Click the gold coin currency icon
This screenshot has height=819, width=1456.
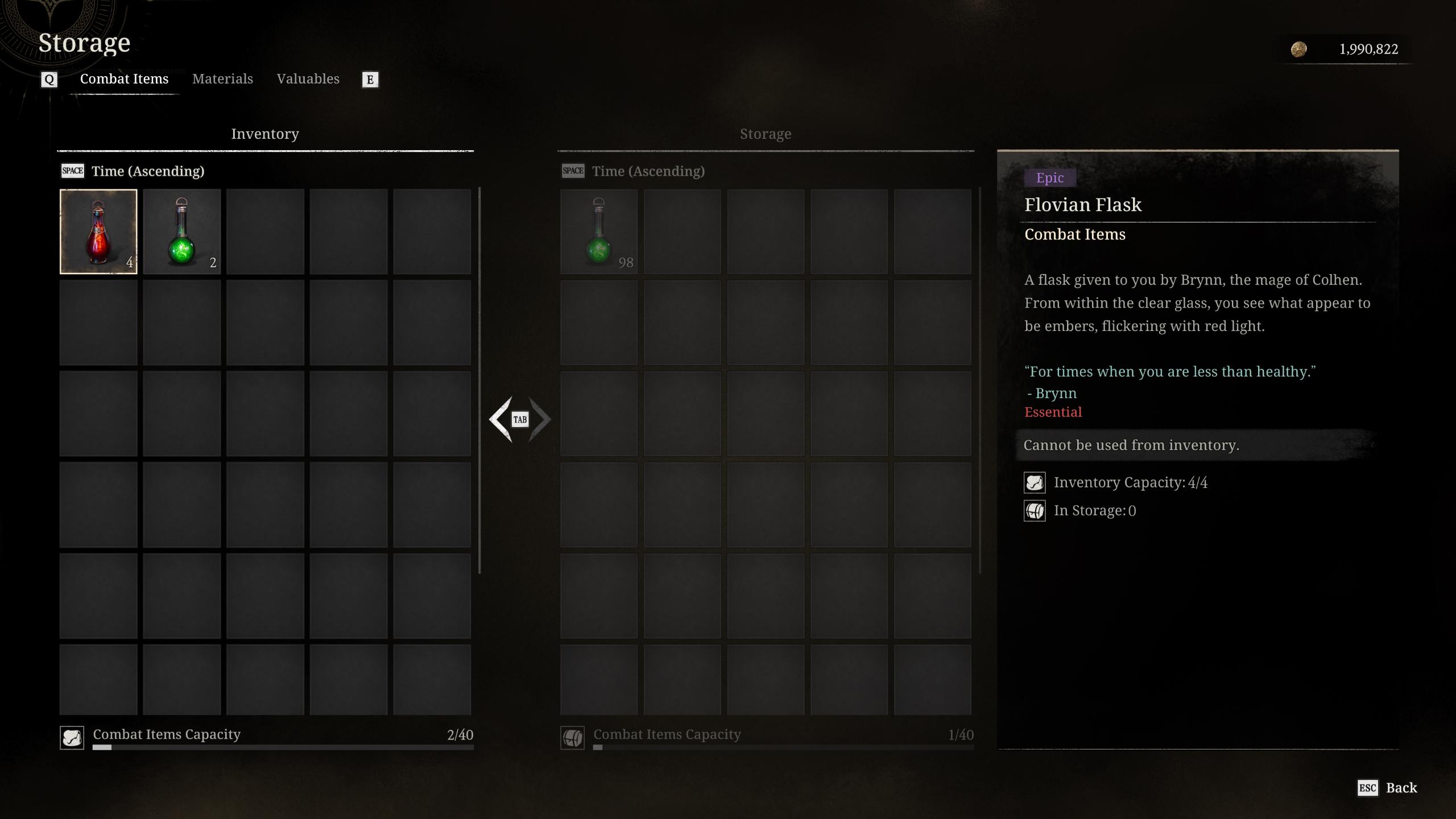[x=1300, y=49]
